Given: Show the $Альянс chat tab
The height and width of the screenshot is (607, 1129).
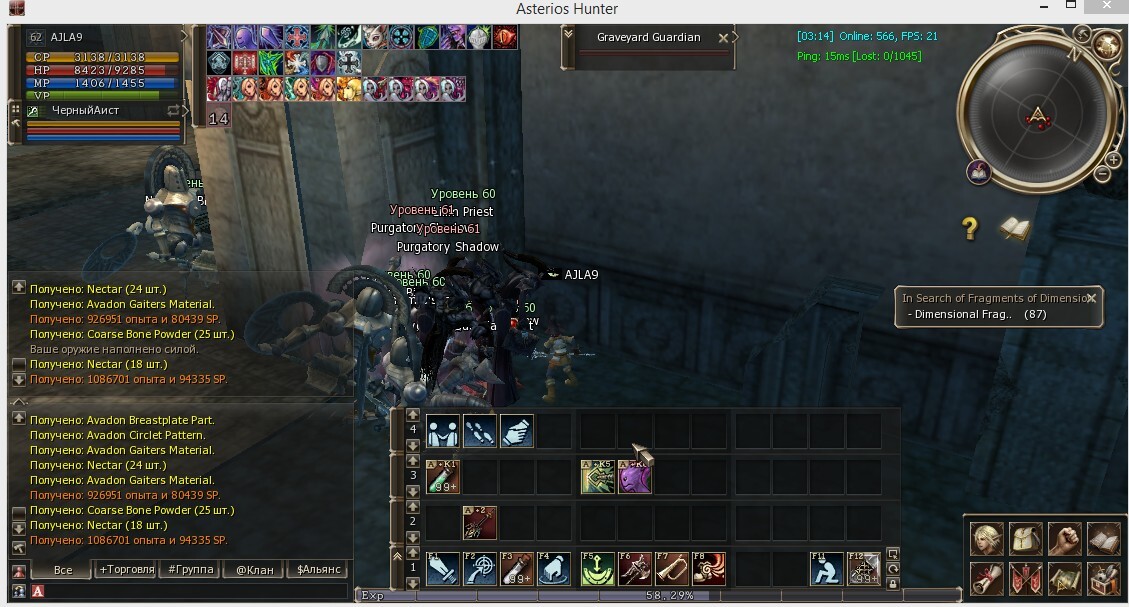Looking at the screenshot, I should click(319, 569).
